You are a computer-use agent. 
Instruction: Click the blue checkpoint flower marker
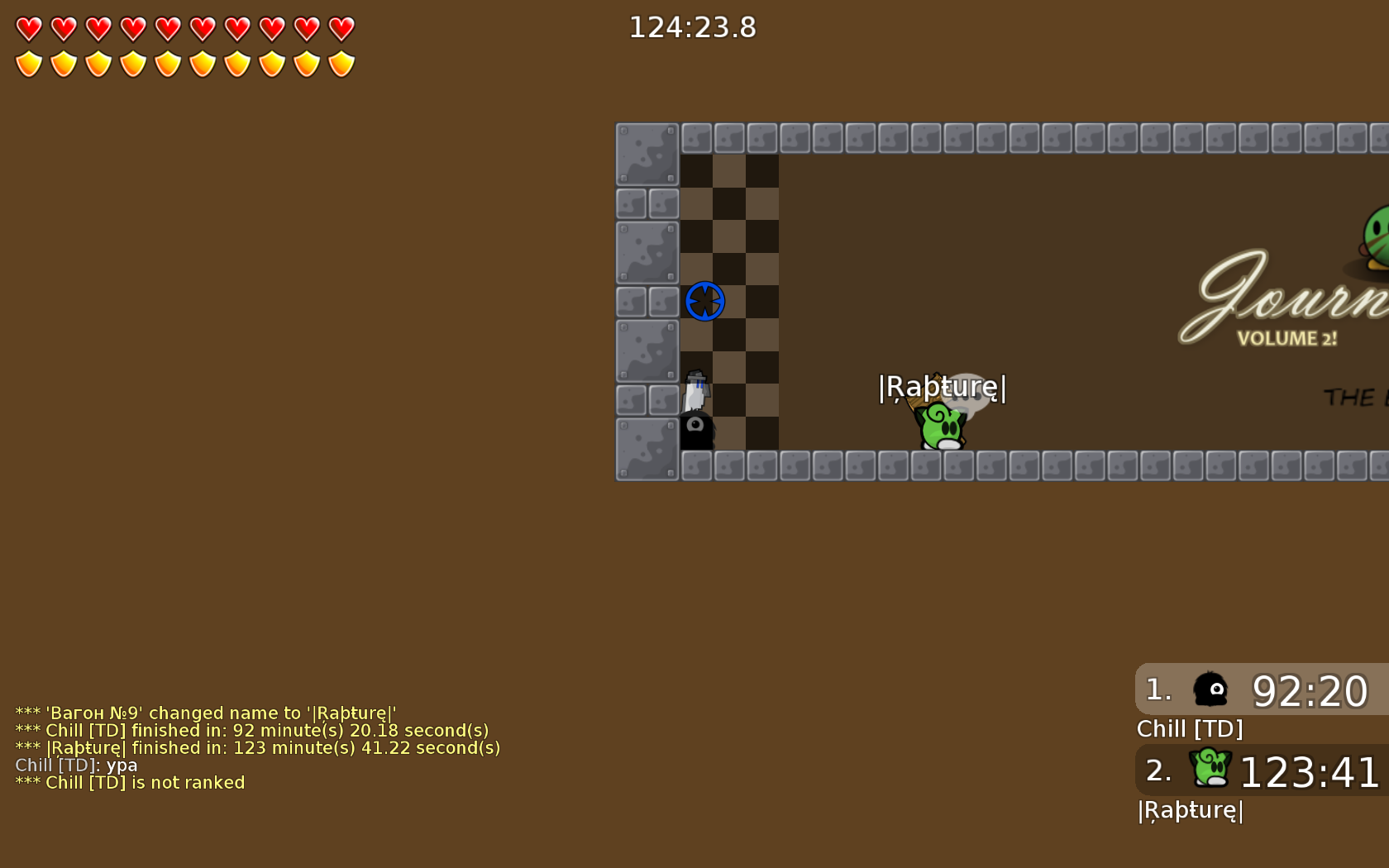coord(704,301)
